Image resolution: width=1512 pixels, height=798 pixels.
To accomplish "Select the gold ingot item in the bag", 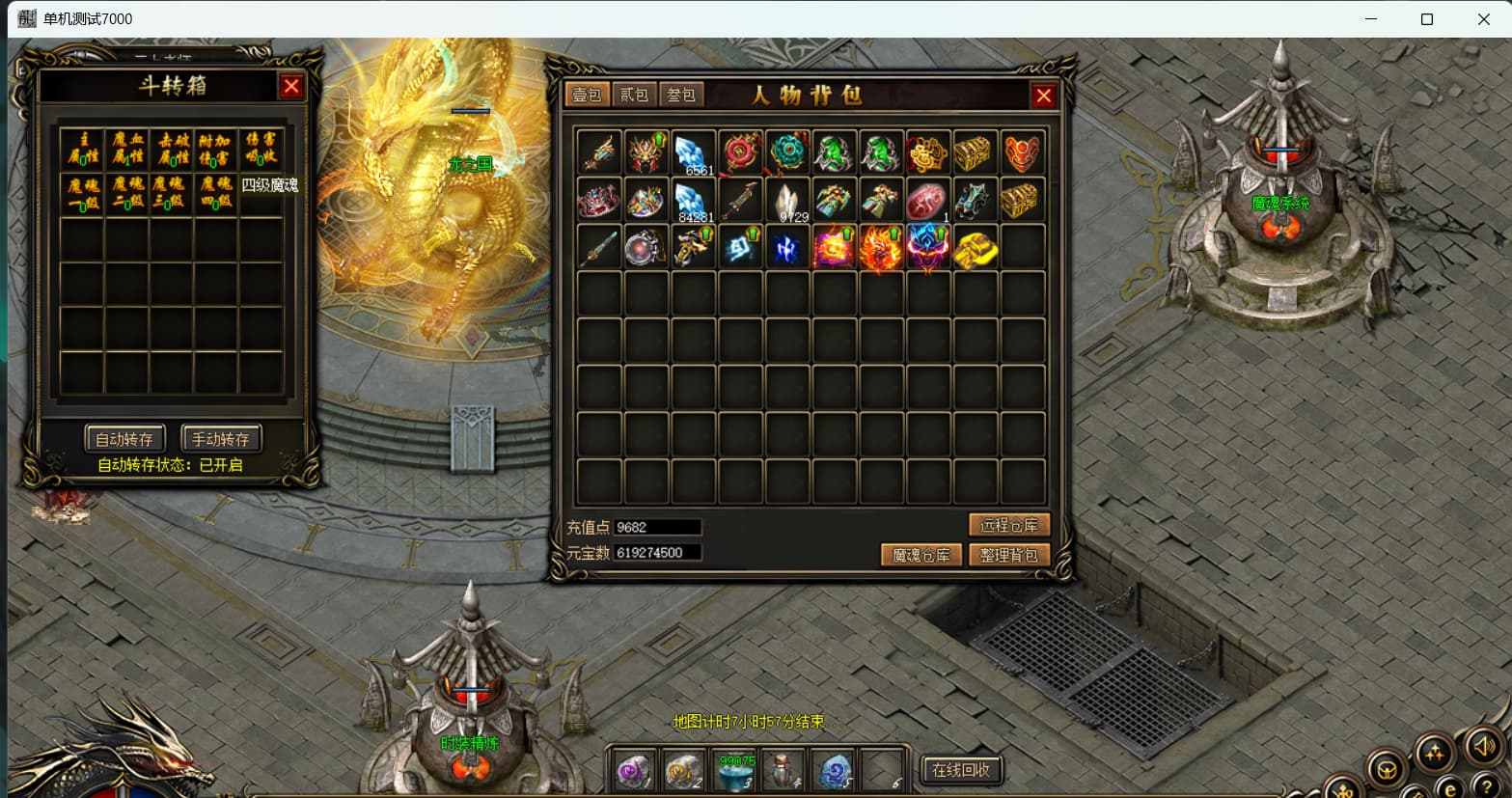I will (975, 248).
